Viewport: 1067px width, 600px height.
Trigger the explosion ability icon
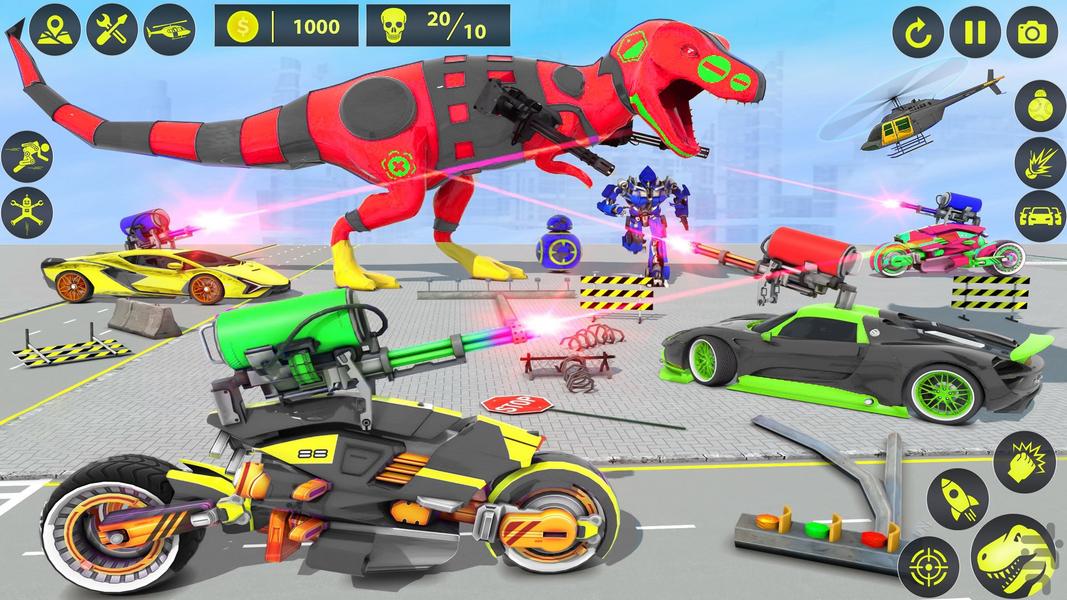pos(1039,162)
